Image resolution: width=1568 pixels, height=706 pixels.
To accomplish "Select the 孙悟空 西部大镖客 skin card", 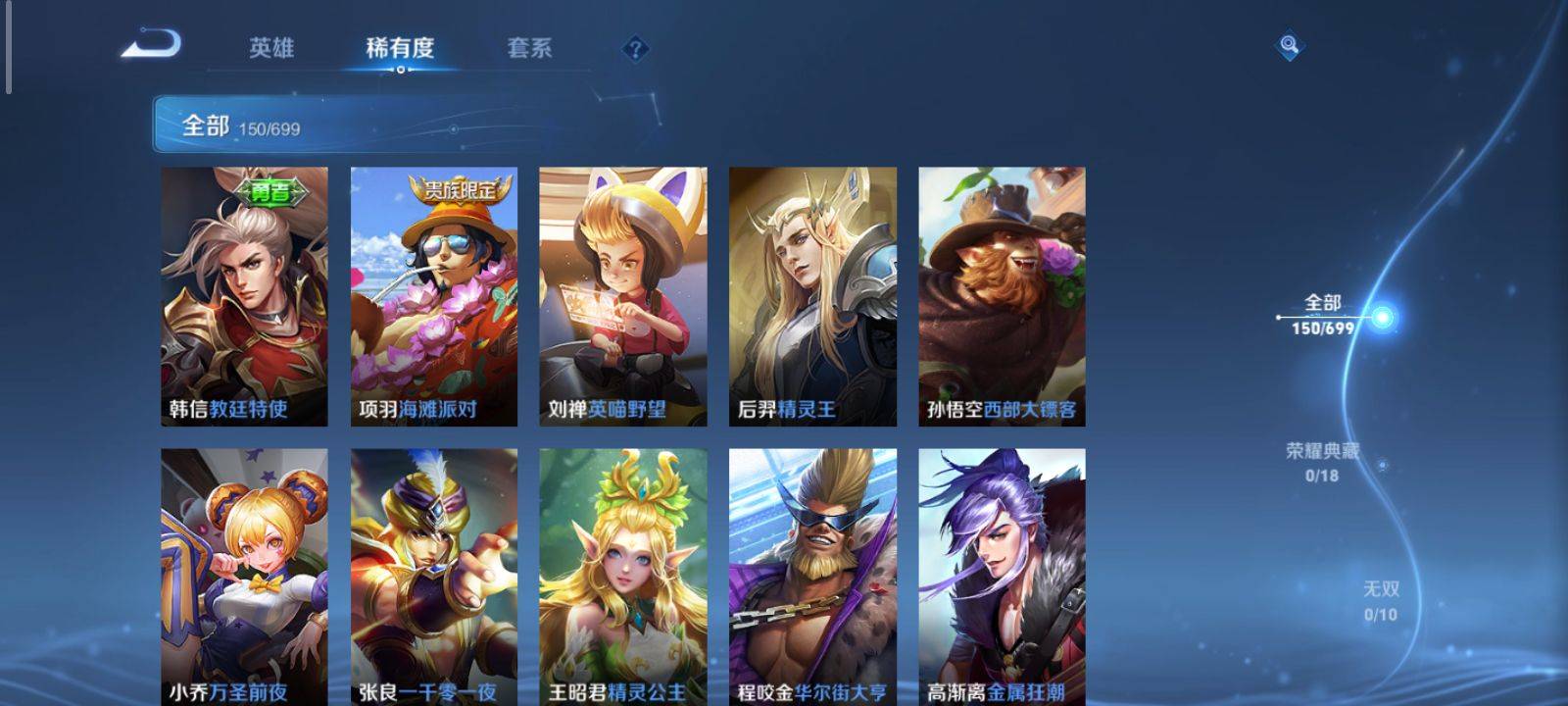I will pos(1002,296).
